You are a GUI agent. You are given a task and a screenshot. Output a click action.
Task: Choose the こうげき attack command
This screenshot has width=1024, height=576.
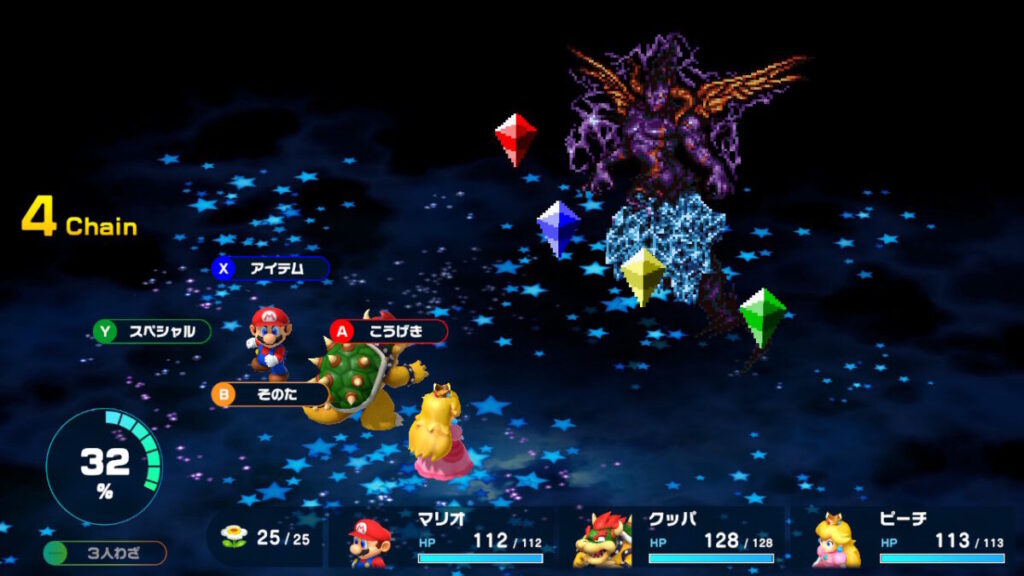point(388,331)
